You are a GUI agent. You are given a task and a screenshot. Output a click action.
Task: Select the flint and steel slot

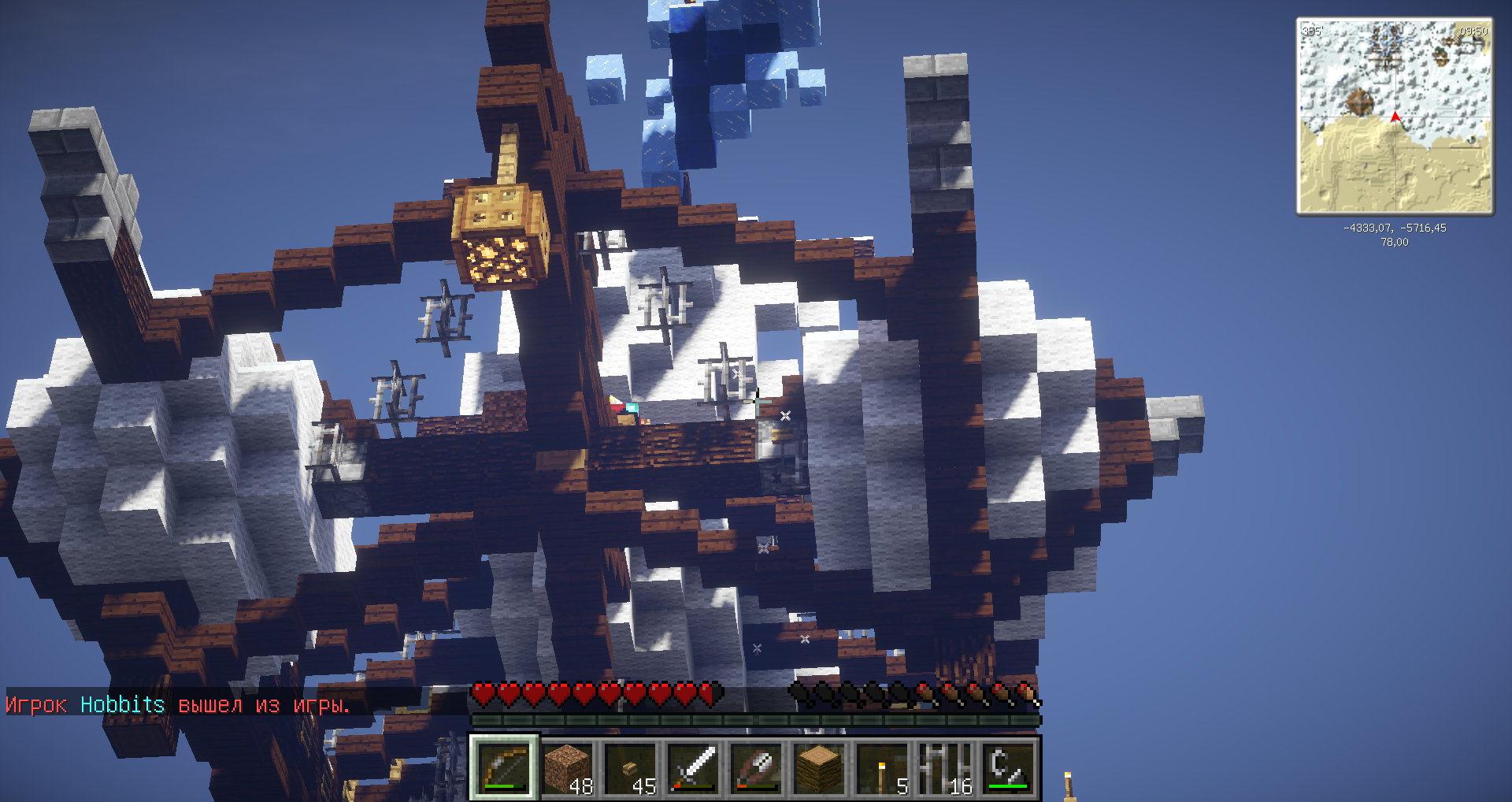tap(1008, 768)
